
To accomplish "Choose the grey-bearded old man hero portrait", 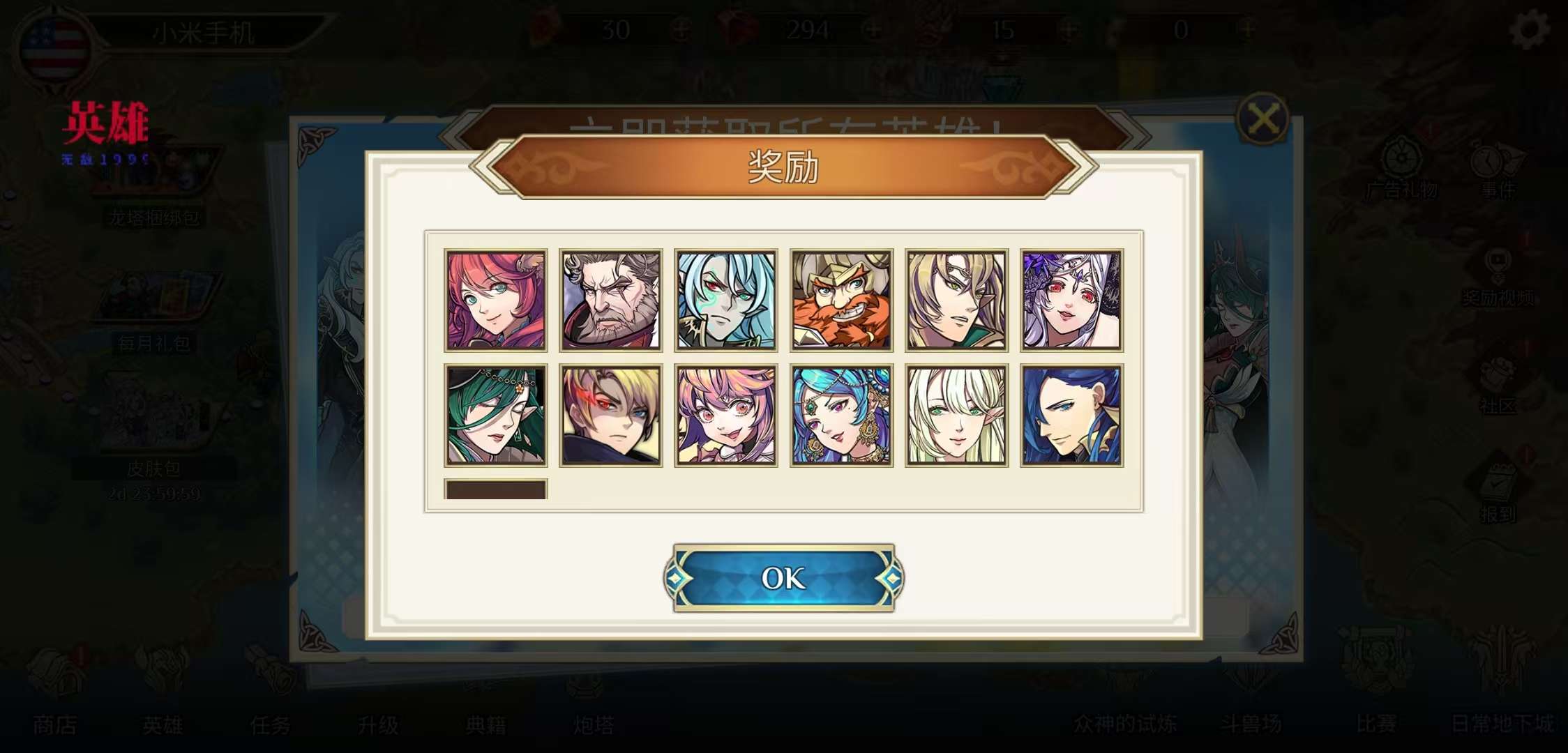I will (611, 300).
